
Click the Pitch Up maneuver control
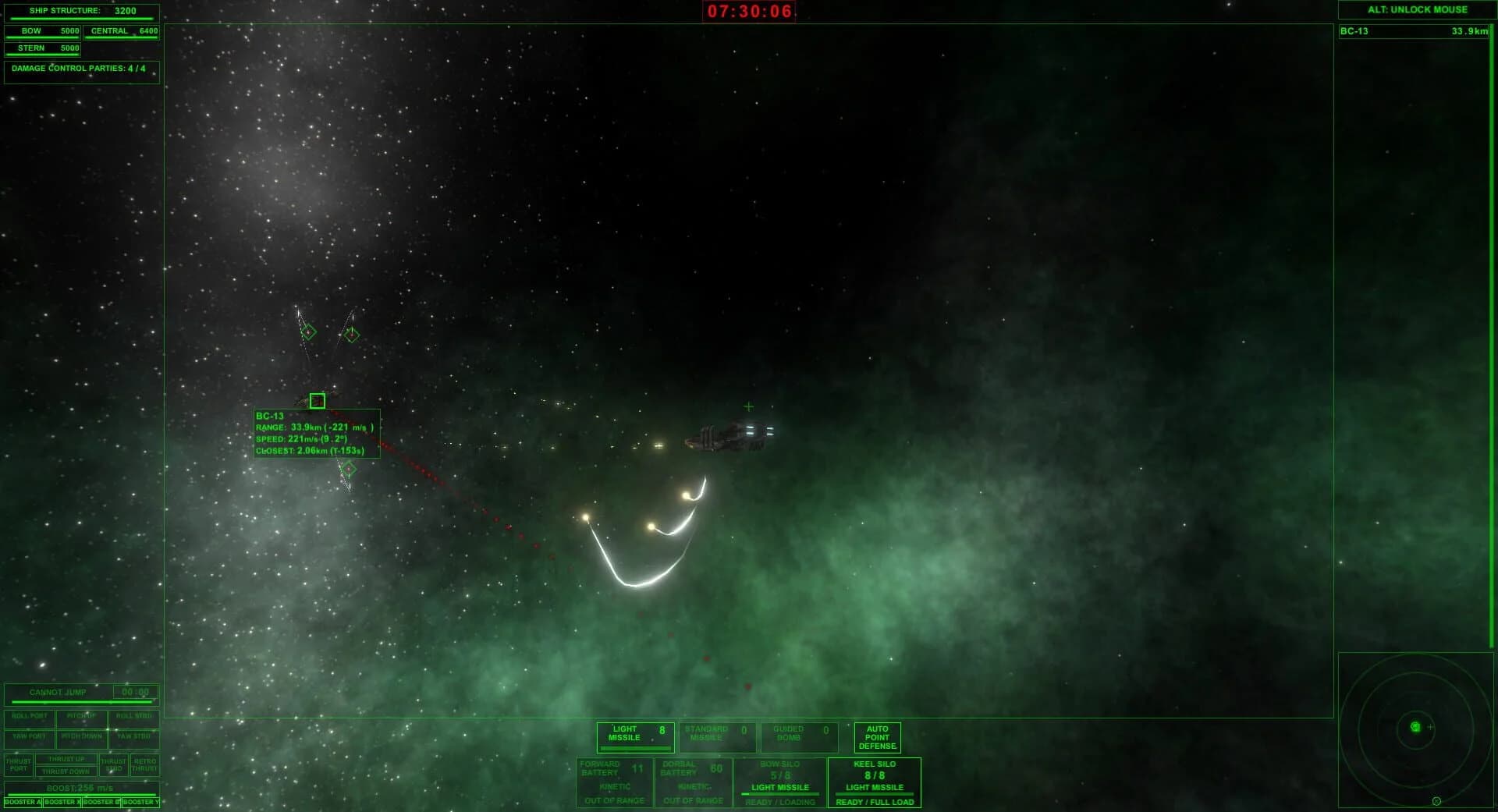pyautogui.click(x=81, y=717)
